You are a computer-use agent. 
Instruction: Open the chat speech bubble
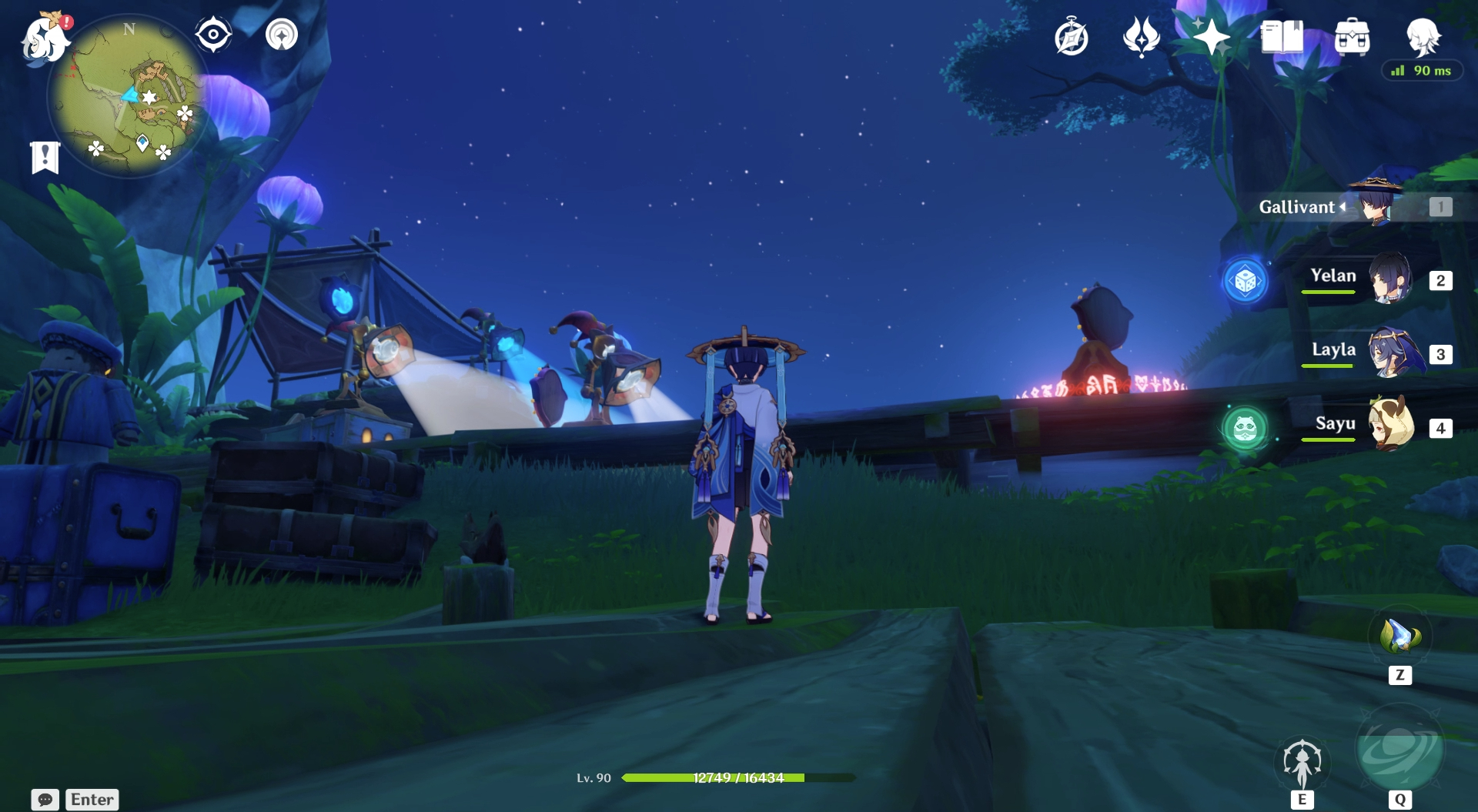click(x=45, y=800)
